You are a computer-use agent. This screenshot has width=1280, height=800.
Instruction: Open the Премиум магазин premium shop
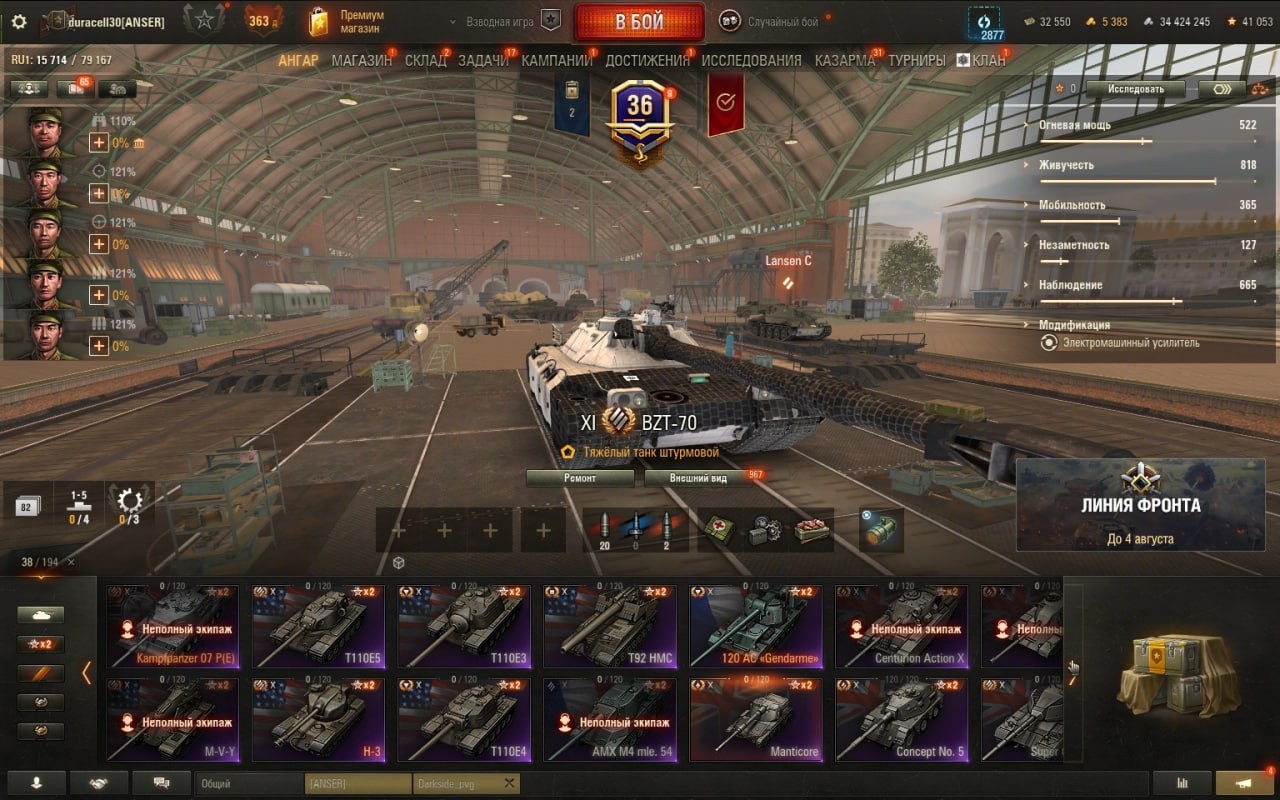pyautogui.click(x=346, y=22)
